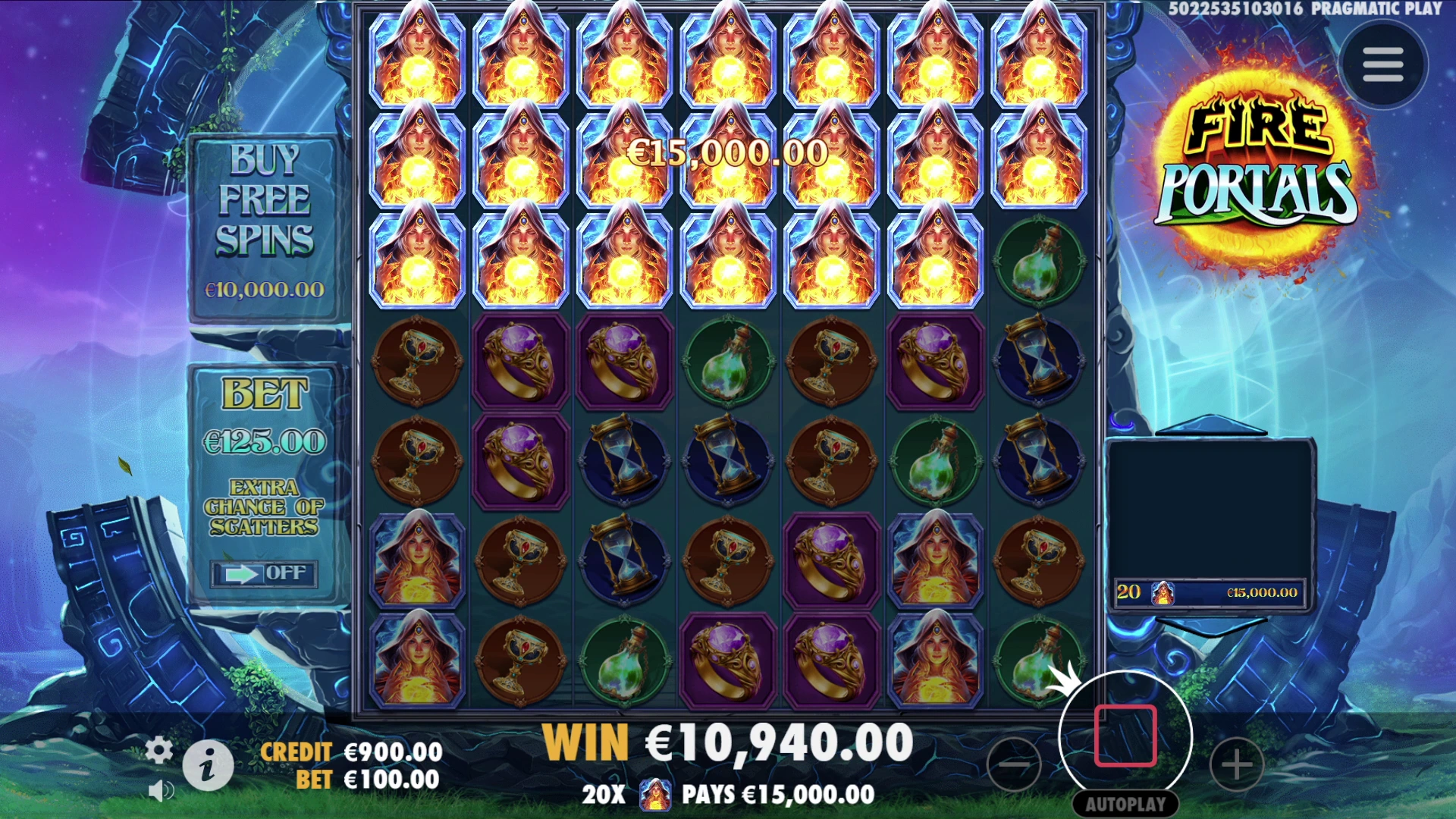Stop the spin with the red square button

tap(1125, 736)
